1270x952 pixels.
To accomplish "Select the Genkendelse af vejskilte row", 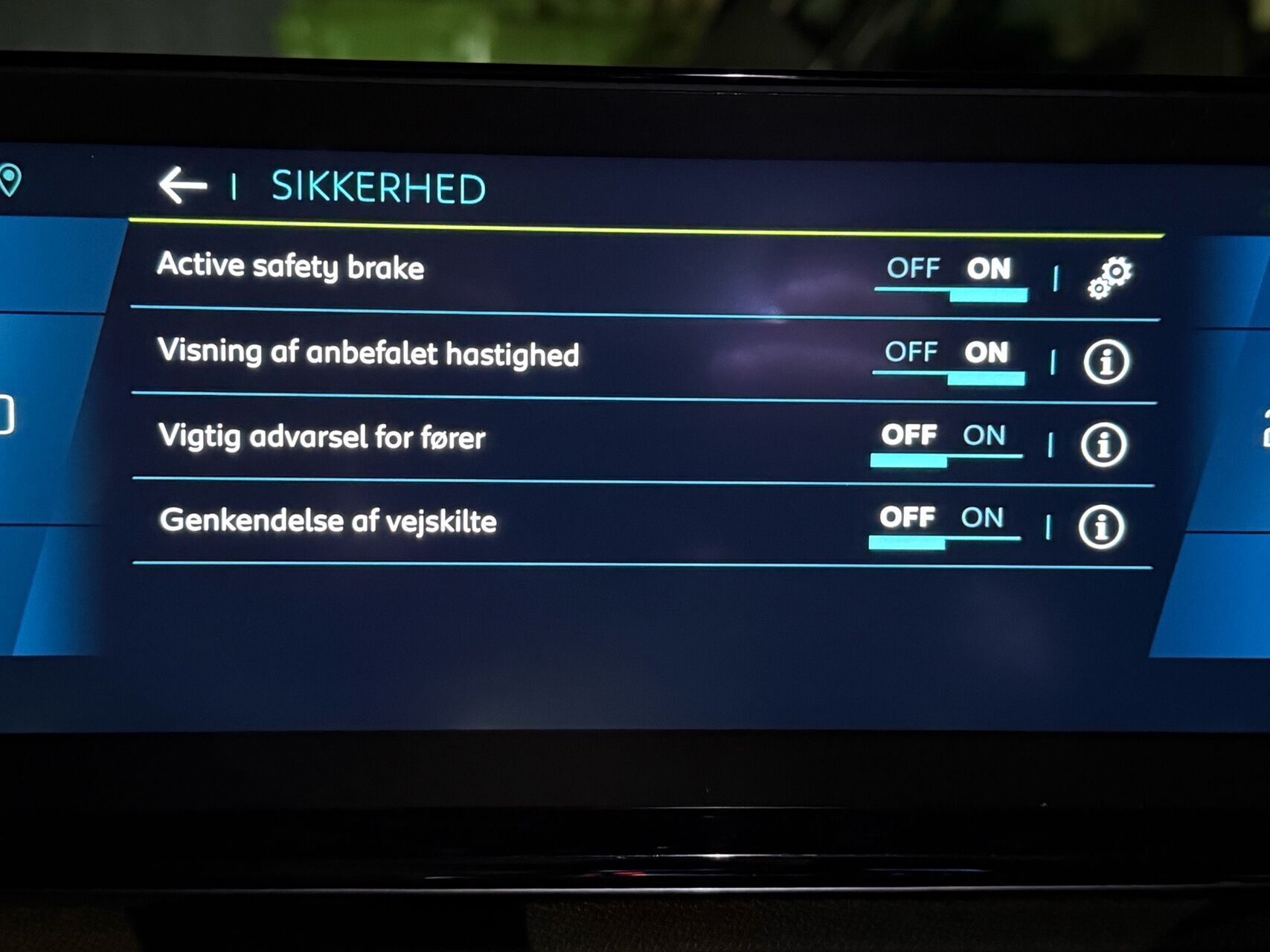I will click(331, 522).
